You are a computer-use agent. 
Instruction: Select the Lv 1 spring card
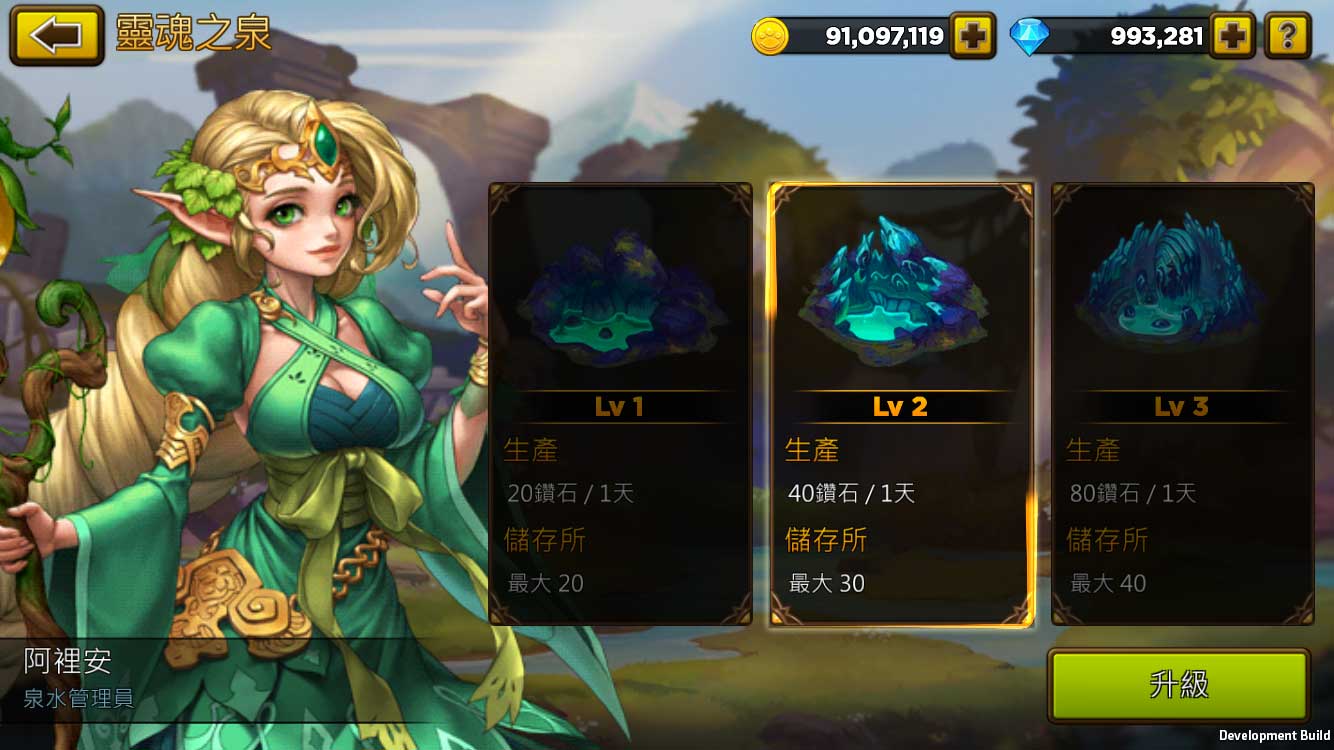[620, 403]
